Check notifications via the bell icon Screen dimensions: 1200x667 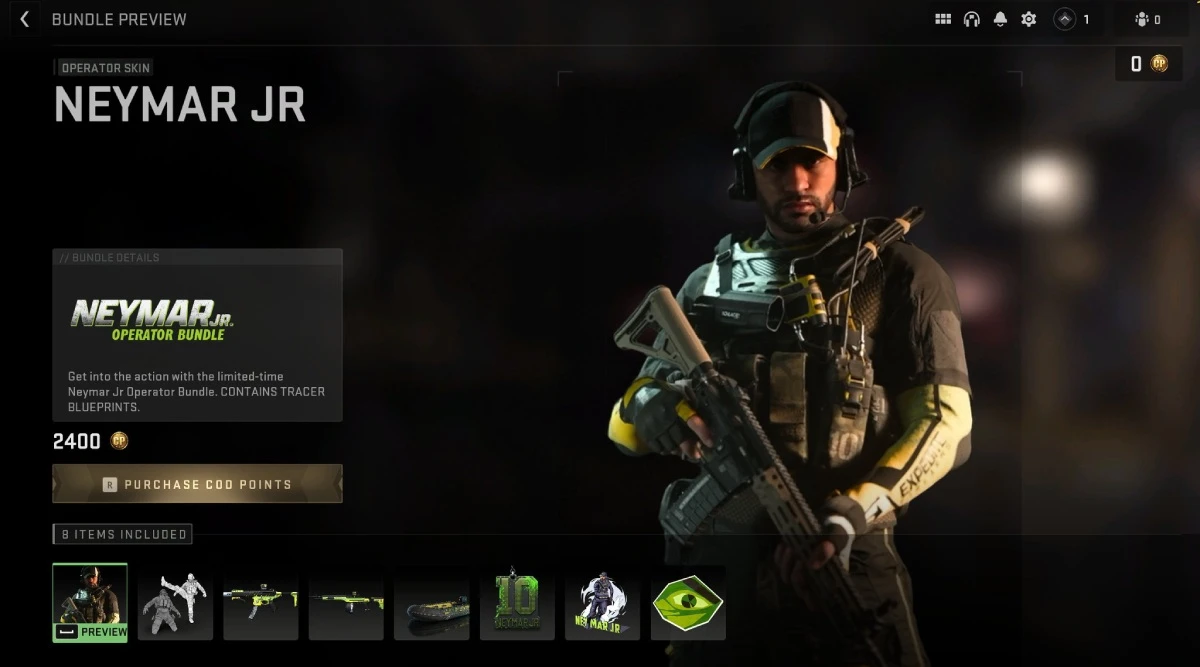(1000, 19)
